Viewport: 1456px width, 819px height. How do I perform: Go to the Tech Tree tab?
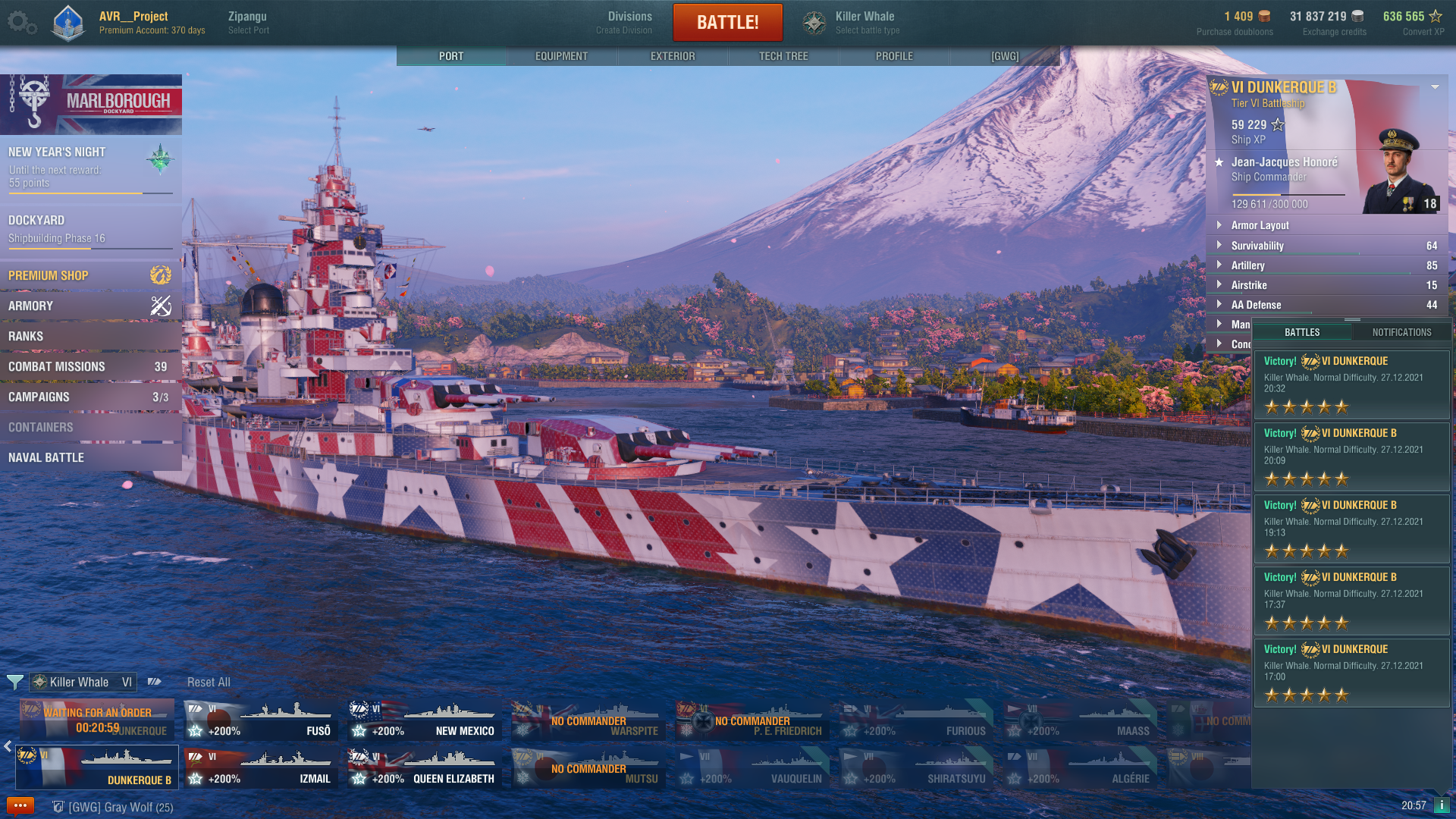click(x=783, y=56)
